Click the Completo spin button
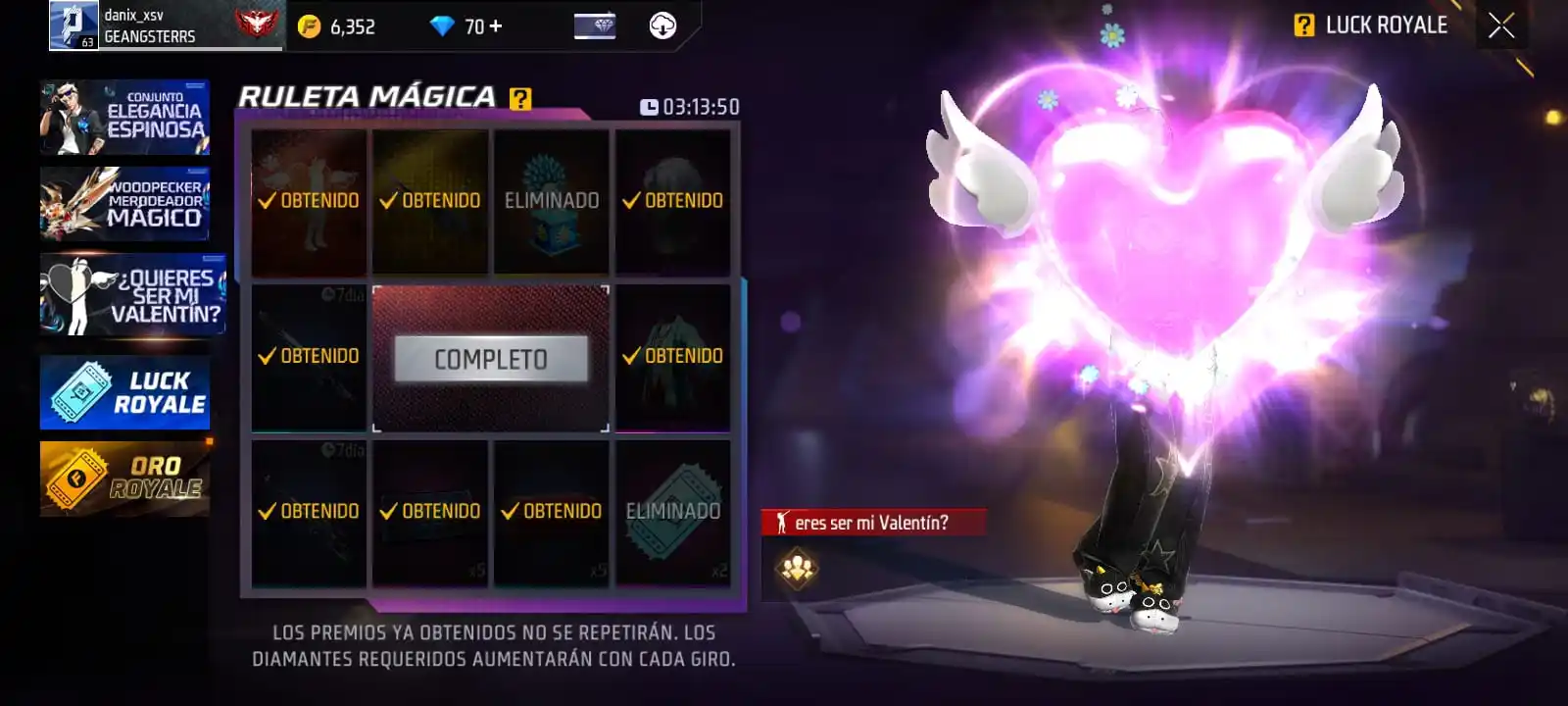 tap(491, 359)
